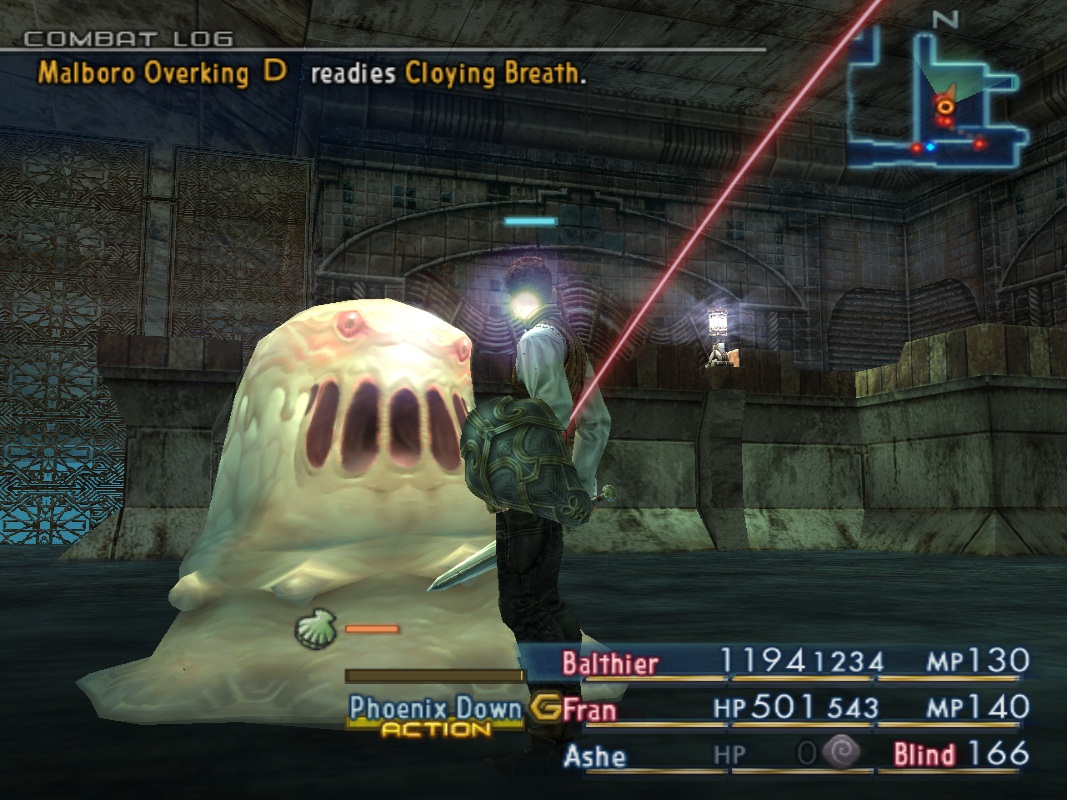Viewport: 1067px width, 800px height.
Task: Click the Phoenix Down action label
Action: tap(435, 709)
